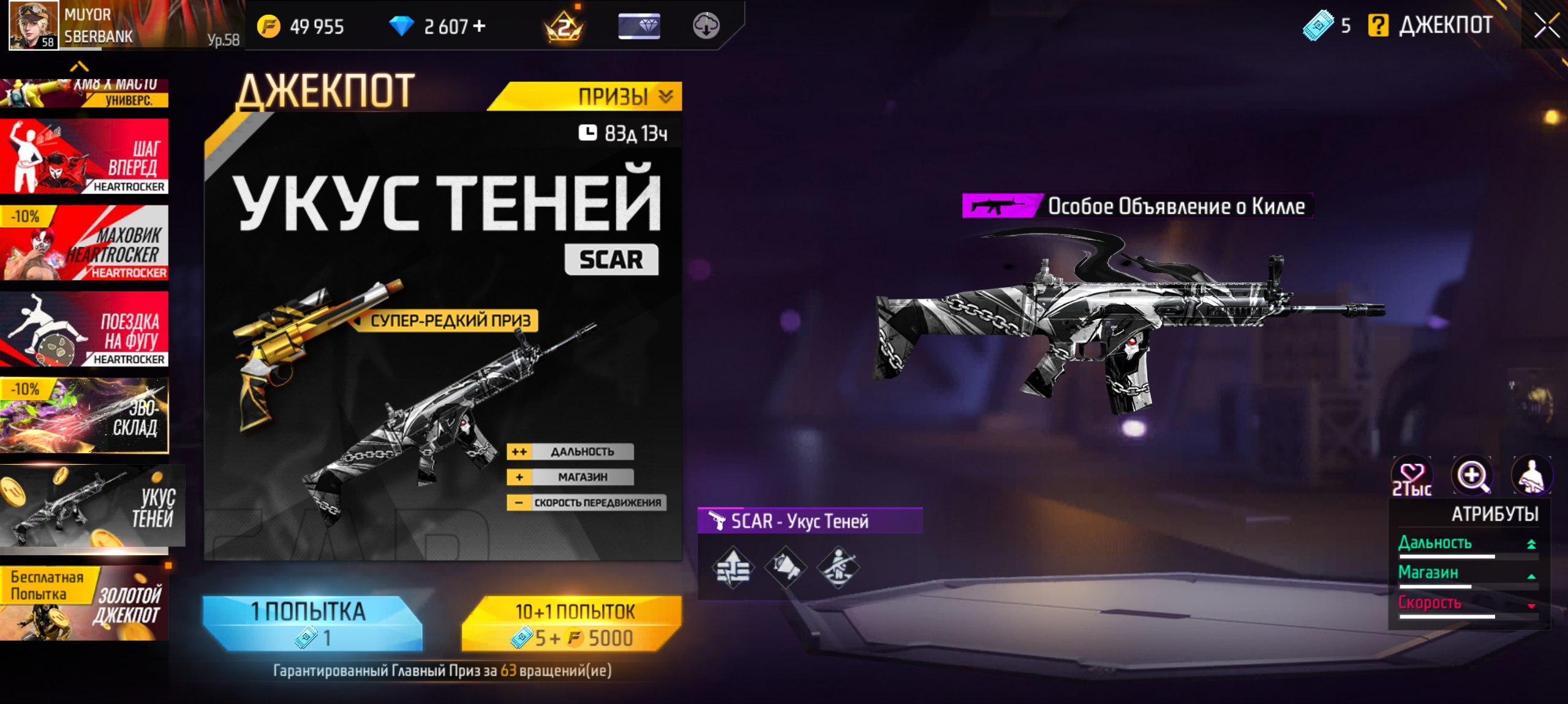This screenshot has width=1568, height=704.
Task: Open the ДЖЕКПОТ help question mark
Action: (x=1378, y=26)
